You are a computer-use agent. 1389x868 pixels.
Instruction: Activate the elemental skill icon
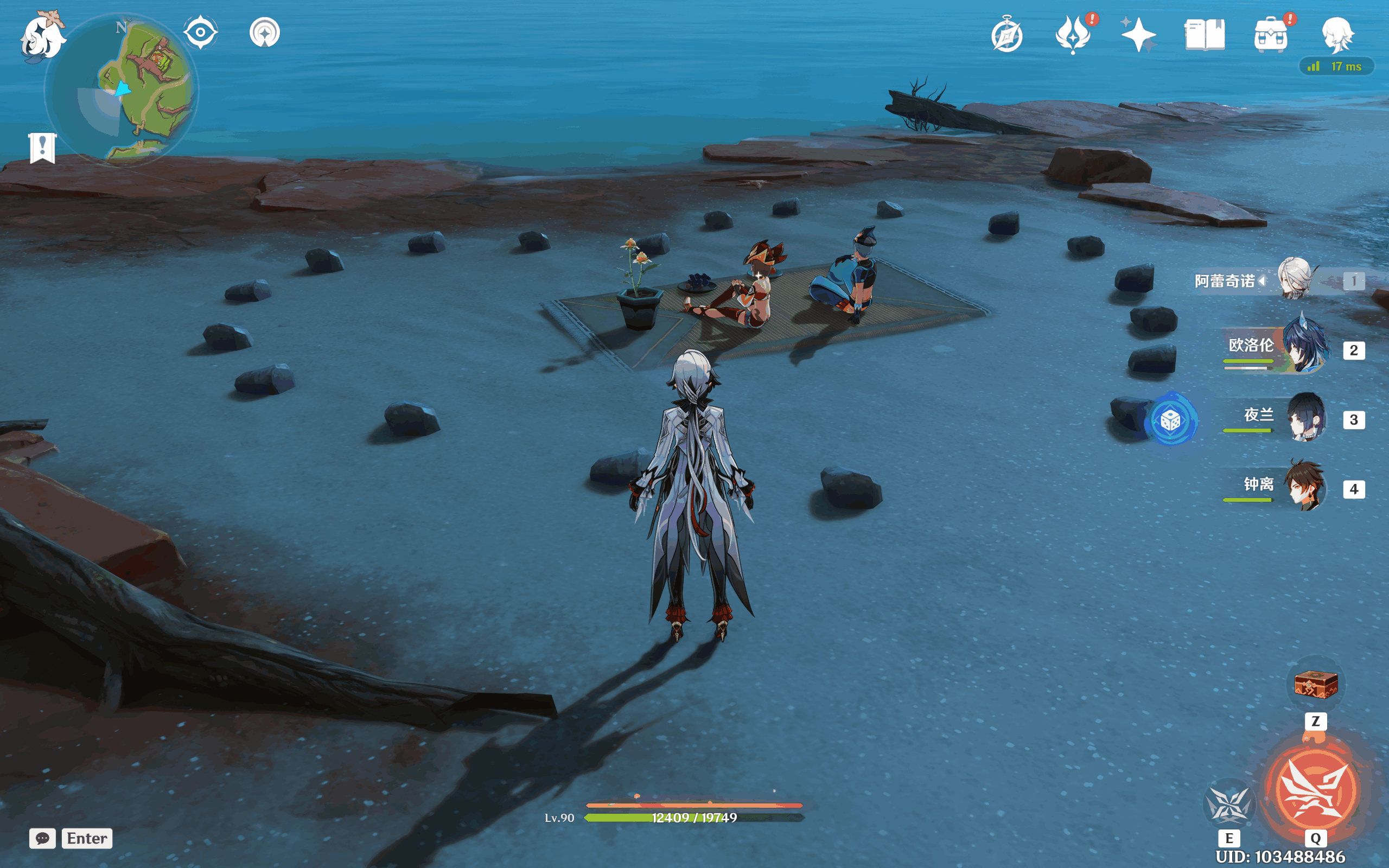pos(1229,805)
